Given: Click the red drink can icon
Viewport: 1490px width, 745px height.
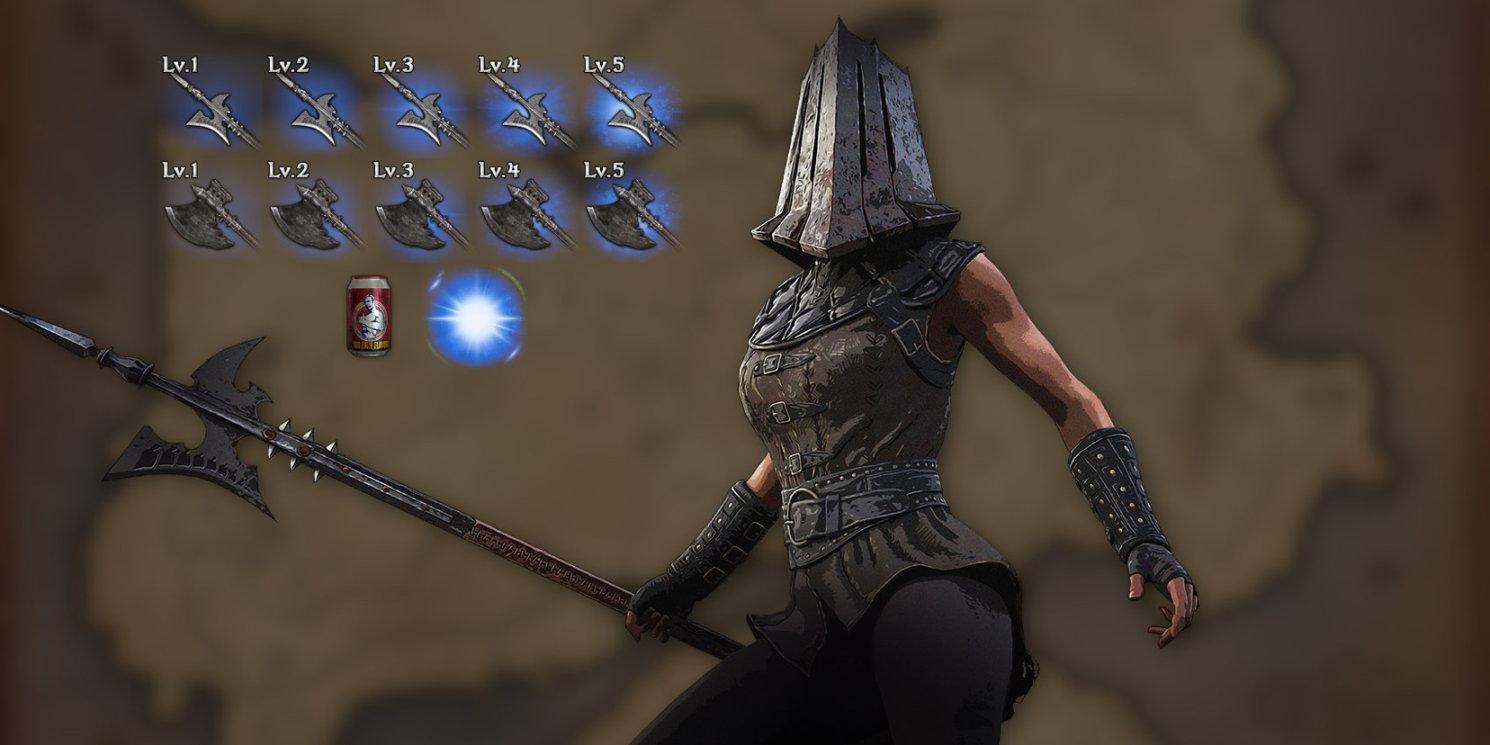Looking at the screenshot, I should coord(368,316).
